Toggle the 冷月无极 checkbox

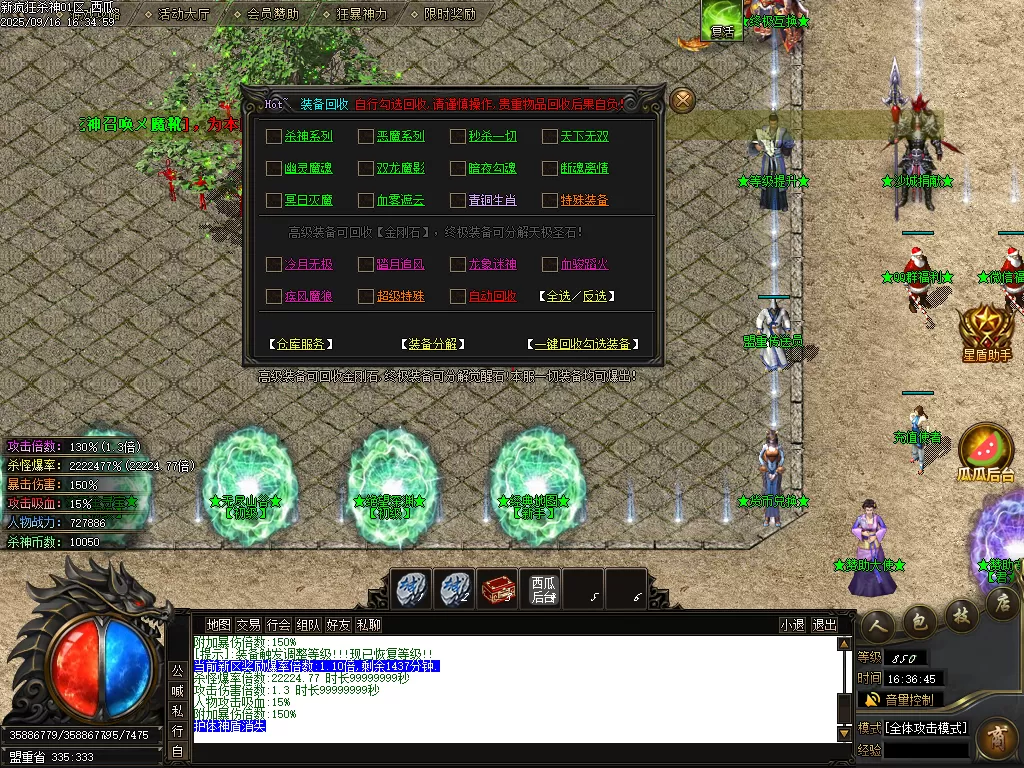274,265
